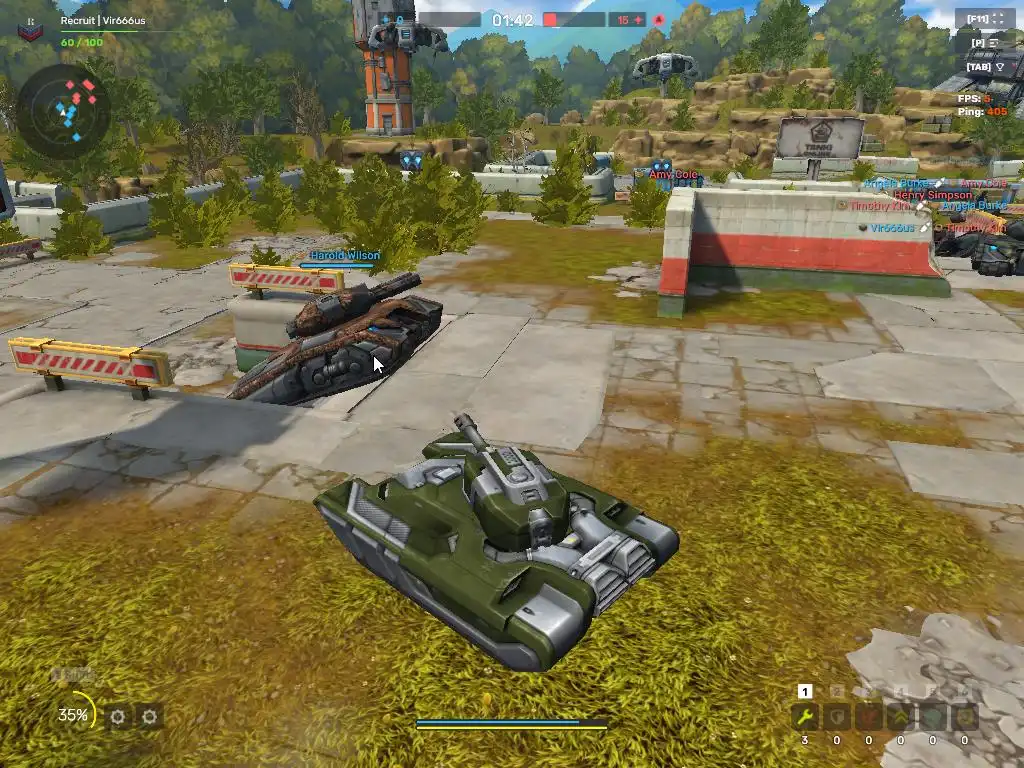Toggle fullscreen with the F11 button
Image resolution: width=1024 pixels, height=768 pixels.
click(x=984, y=19)
